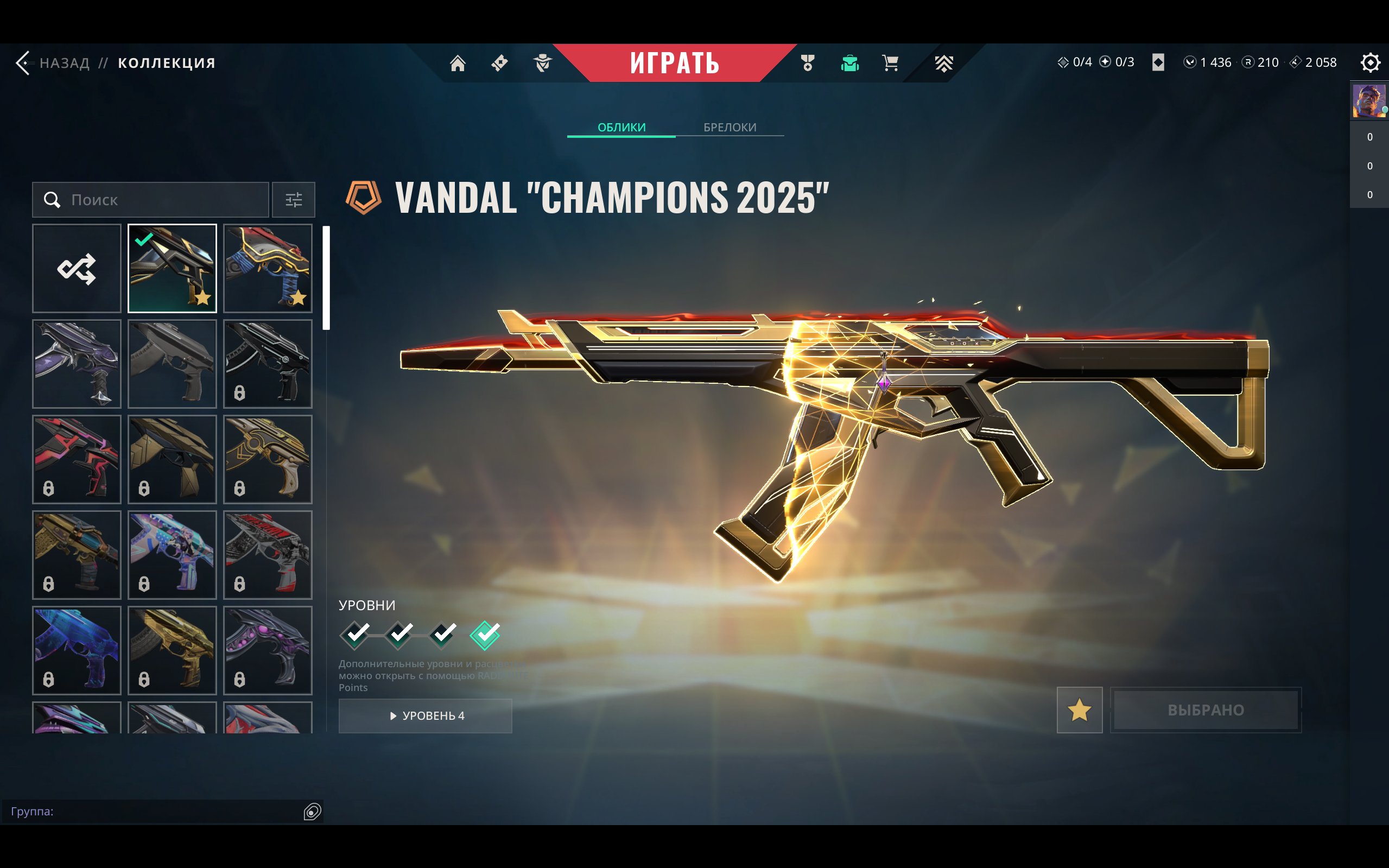Play the УРОВЕНЬ 4 preview
The height and width of the screenshot is (868, 1389).
(x=426, y=716)
